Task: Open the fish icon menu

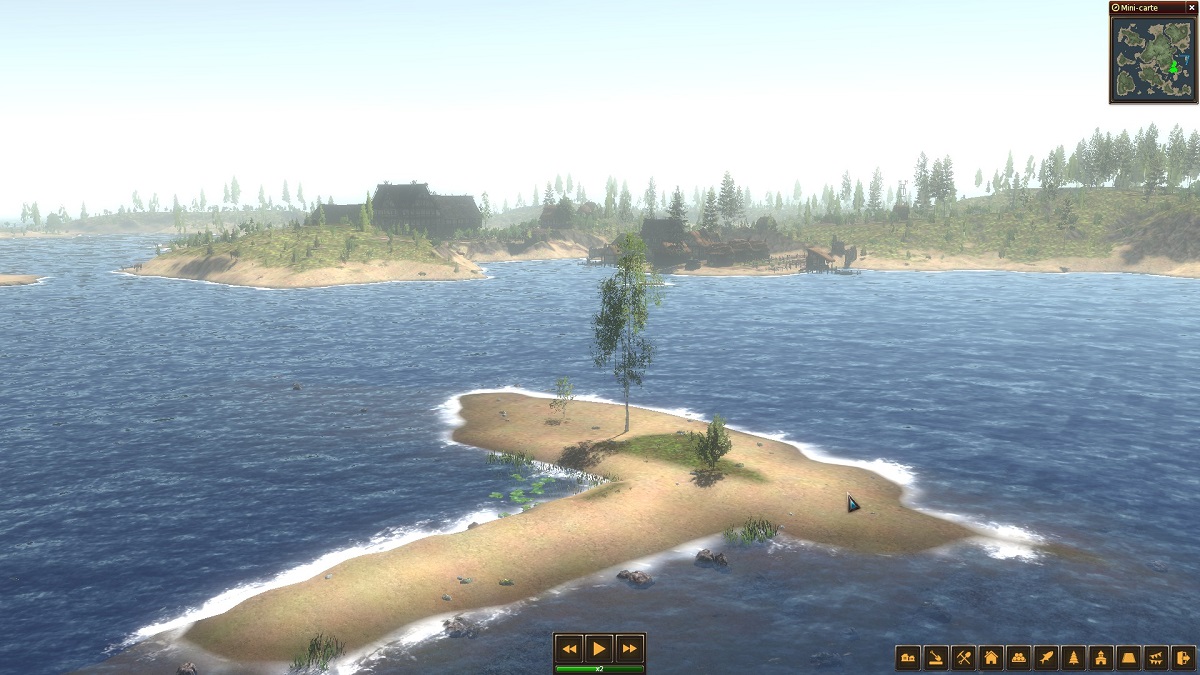Action: click(1046, 657)
